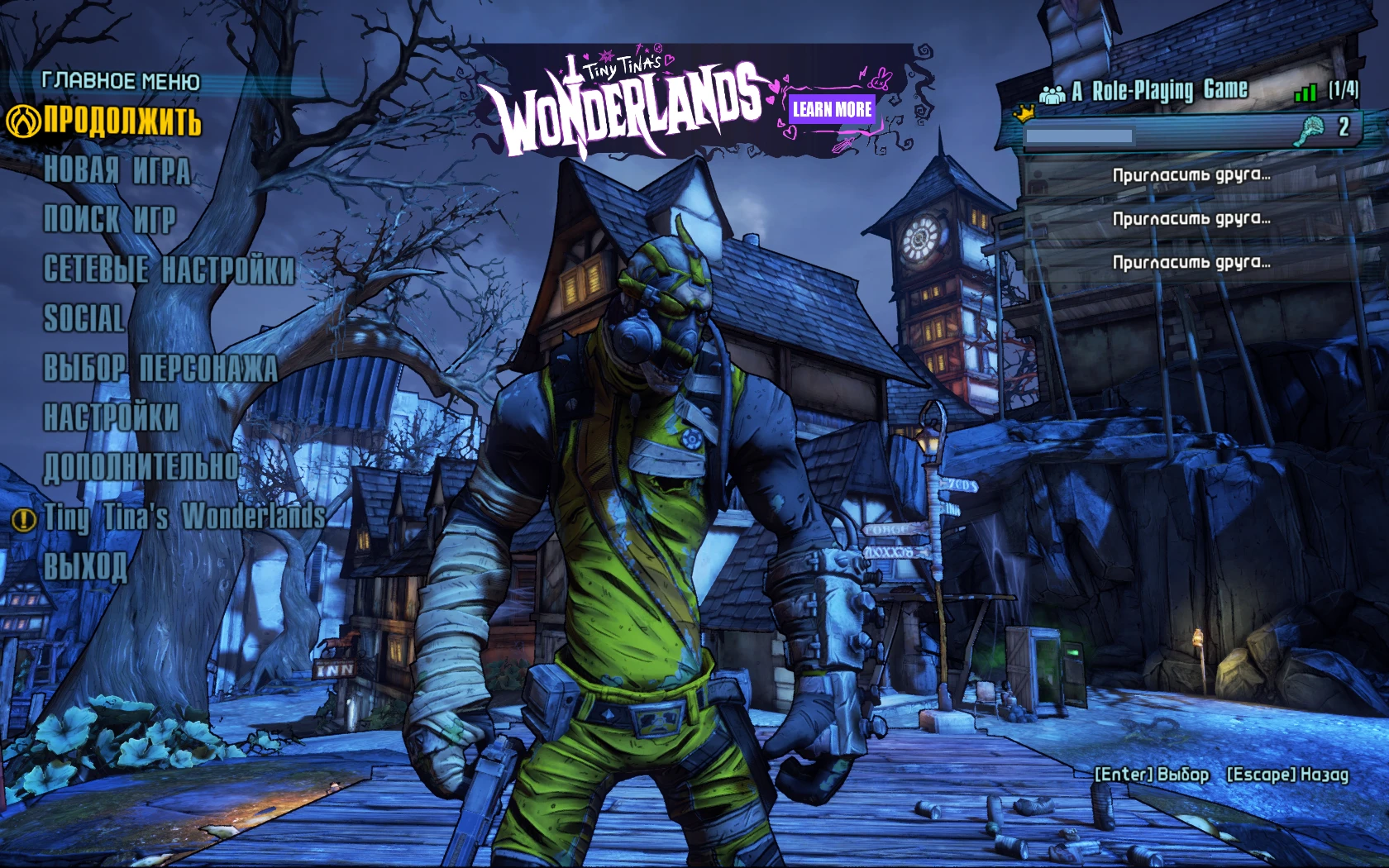Click the second Пригласить друга... slot

tap(1193, 219)
